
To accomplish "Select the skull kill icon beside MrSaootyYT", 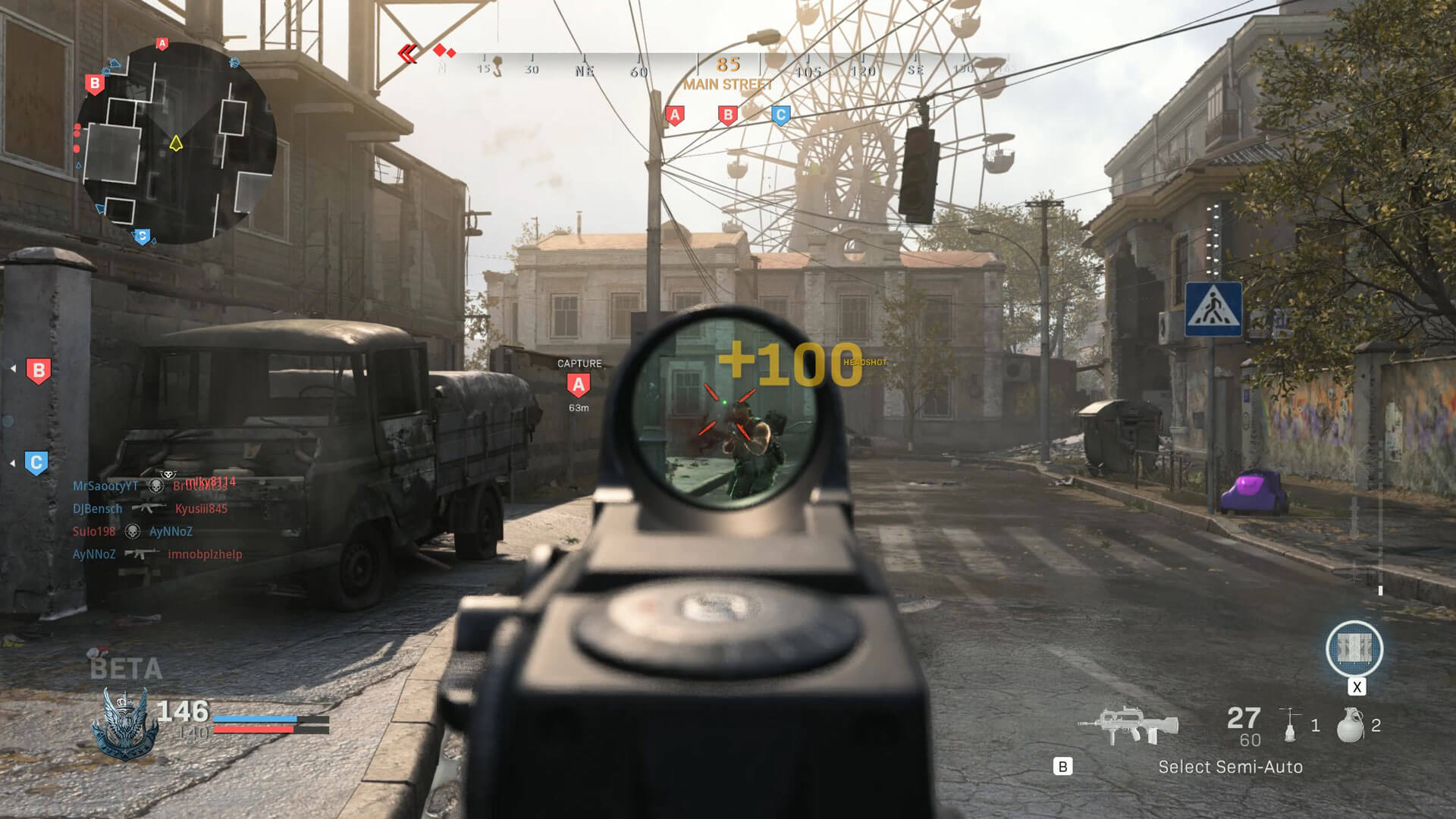I will click(155, 486).
